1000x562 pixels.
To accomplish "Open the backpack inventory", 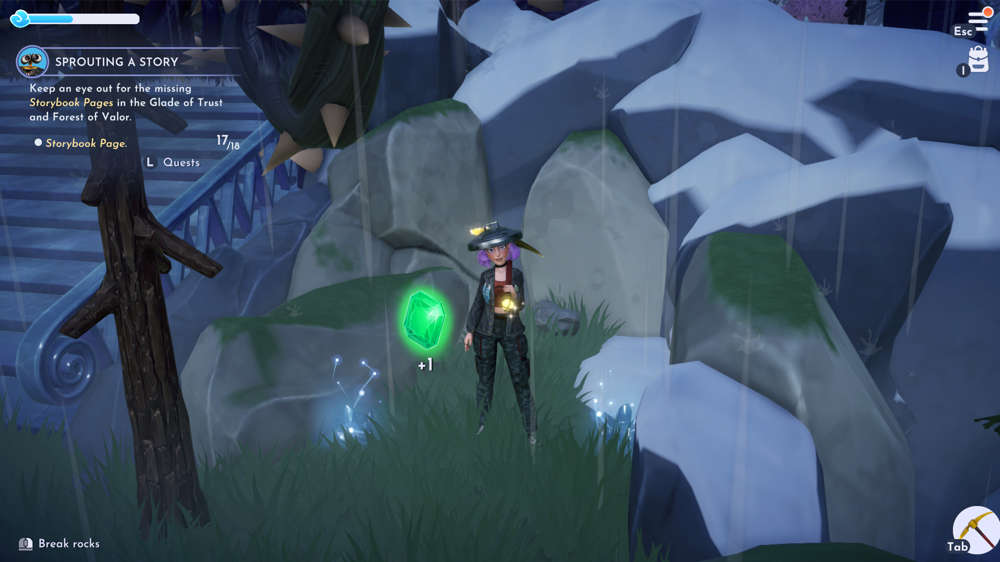I will click(979, 60).
